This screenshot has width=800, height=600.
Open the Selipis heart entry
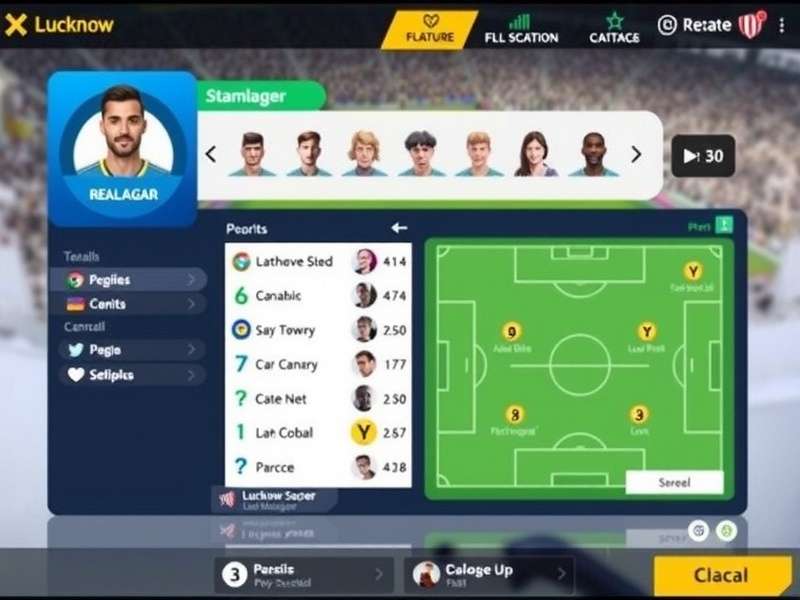(128, 375)
